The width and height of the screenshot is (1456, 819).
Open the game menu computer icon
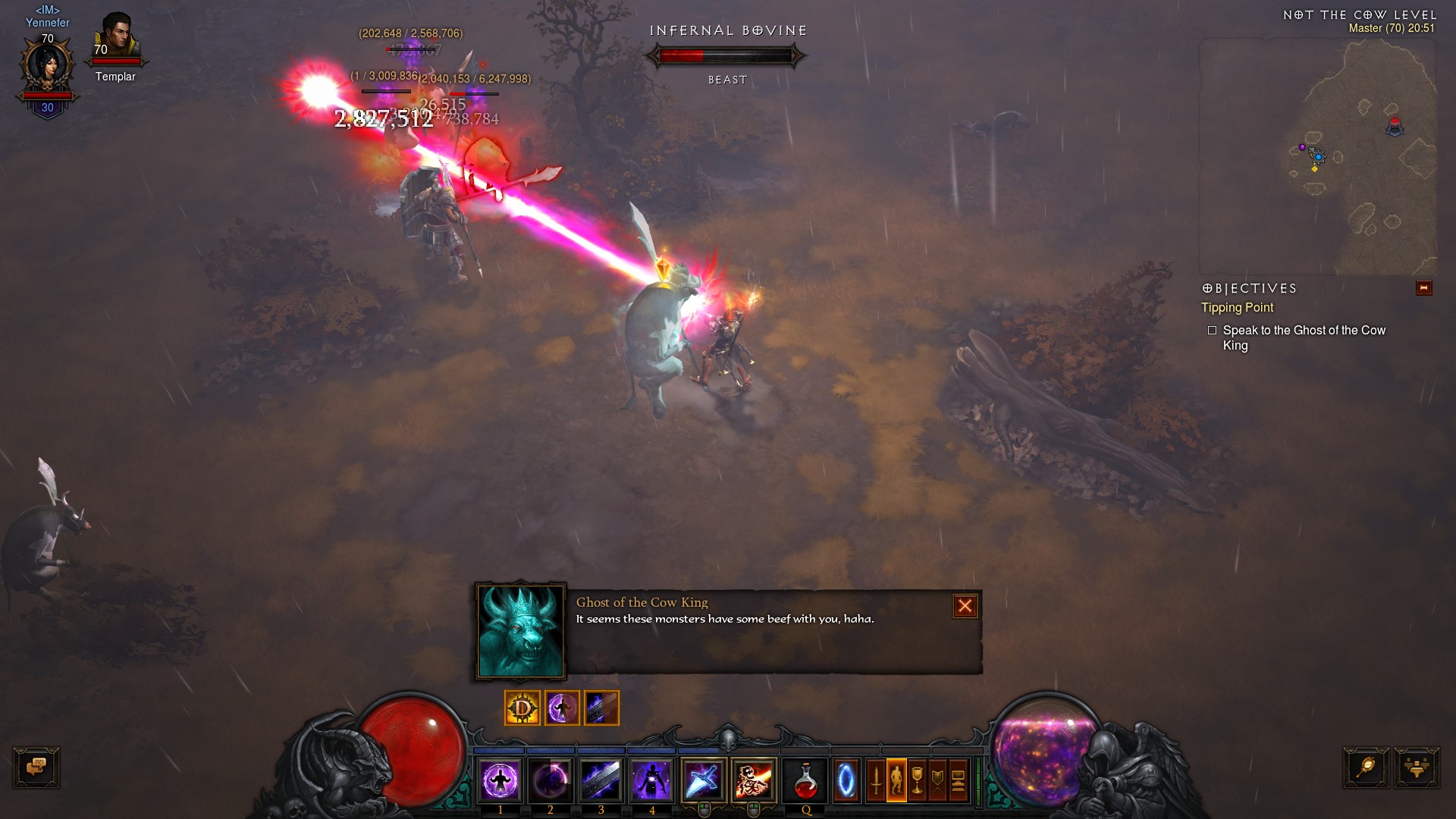point(959,780)
